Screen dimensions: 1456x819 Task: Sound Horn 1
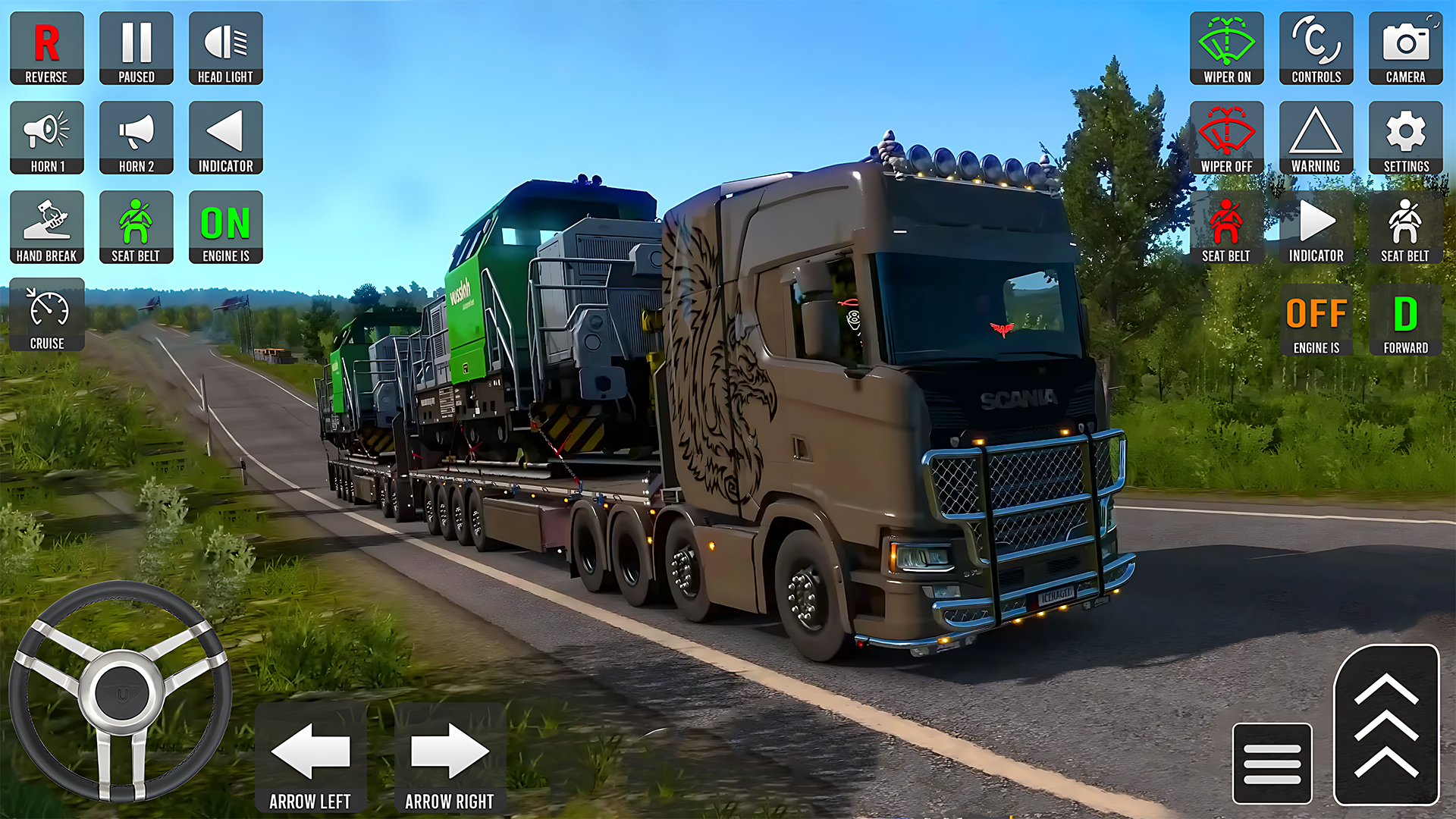click(46, 137)
